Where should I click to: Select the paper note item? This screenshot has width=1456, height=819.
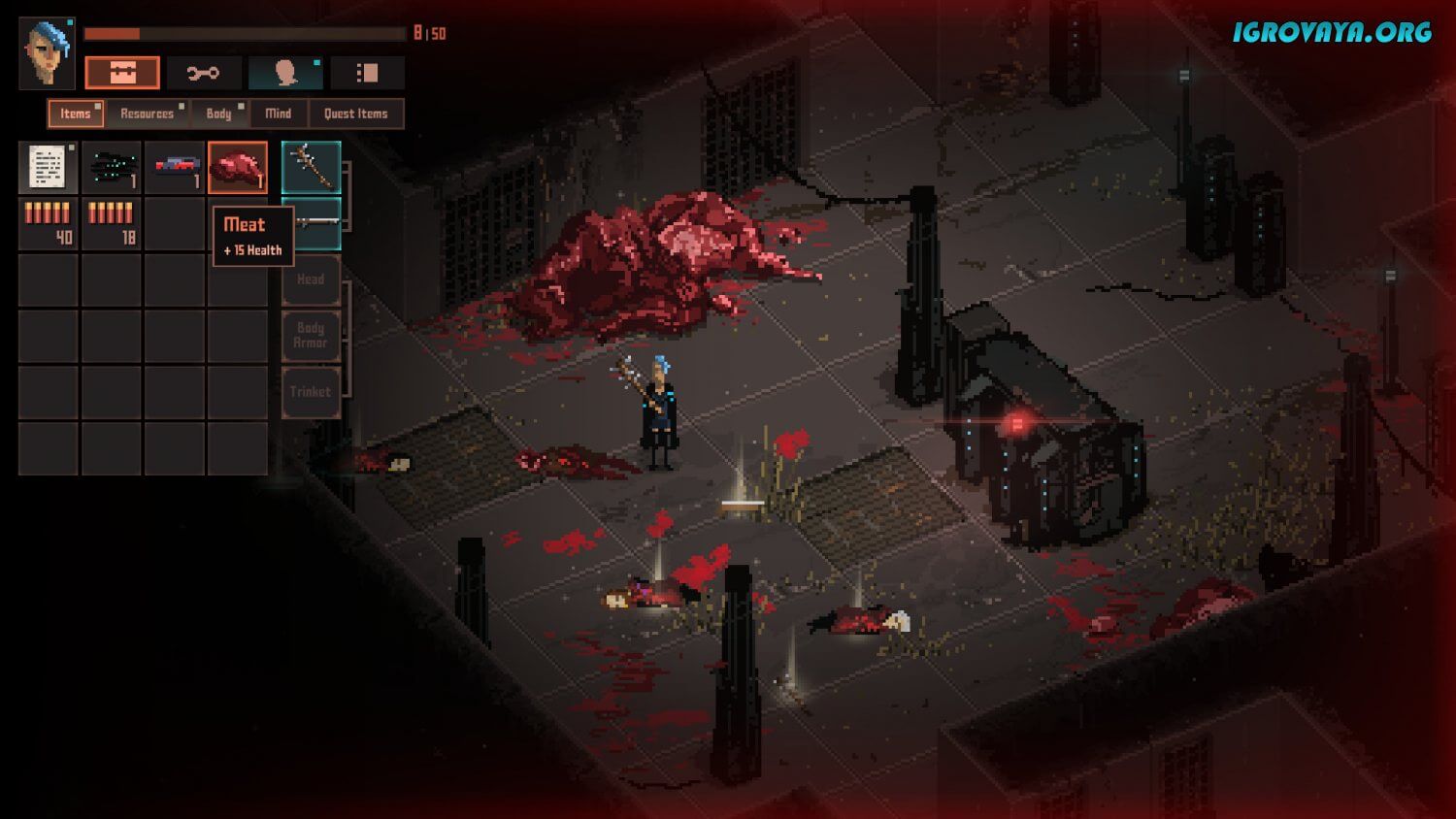click(48, 168)
